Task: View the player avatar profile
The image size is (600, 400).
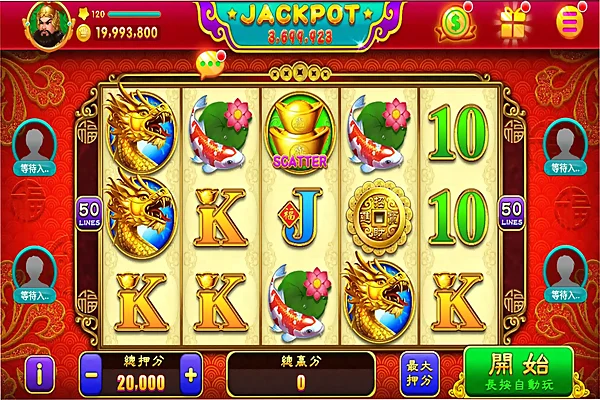Action: click(x=43, y=22)
